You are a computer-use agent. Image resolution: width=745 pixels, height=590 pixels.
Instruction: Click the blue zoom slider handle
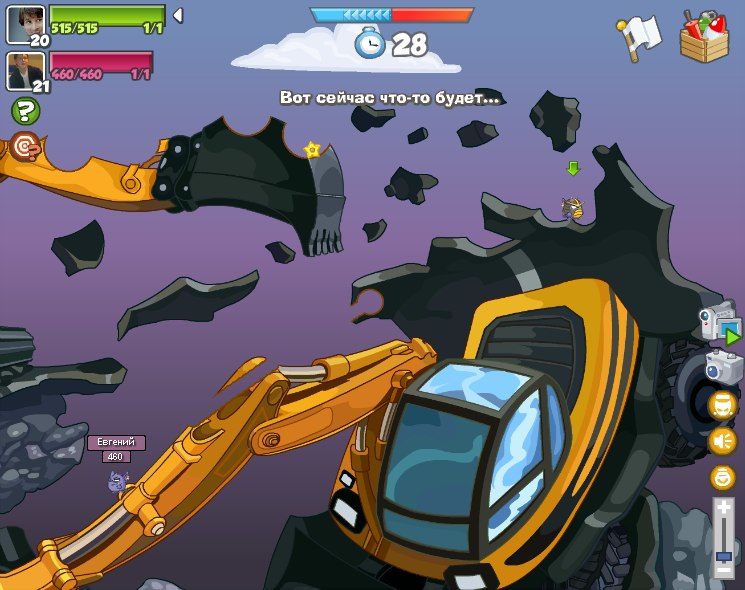tap(723, 554)
